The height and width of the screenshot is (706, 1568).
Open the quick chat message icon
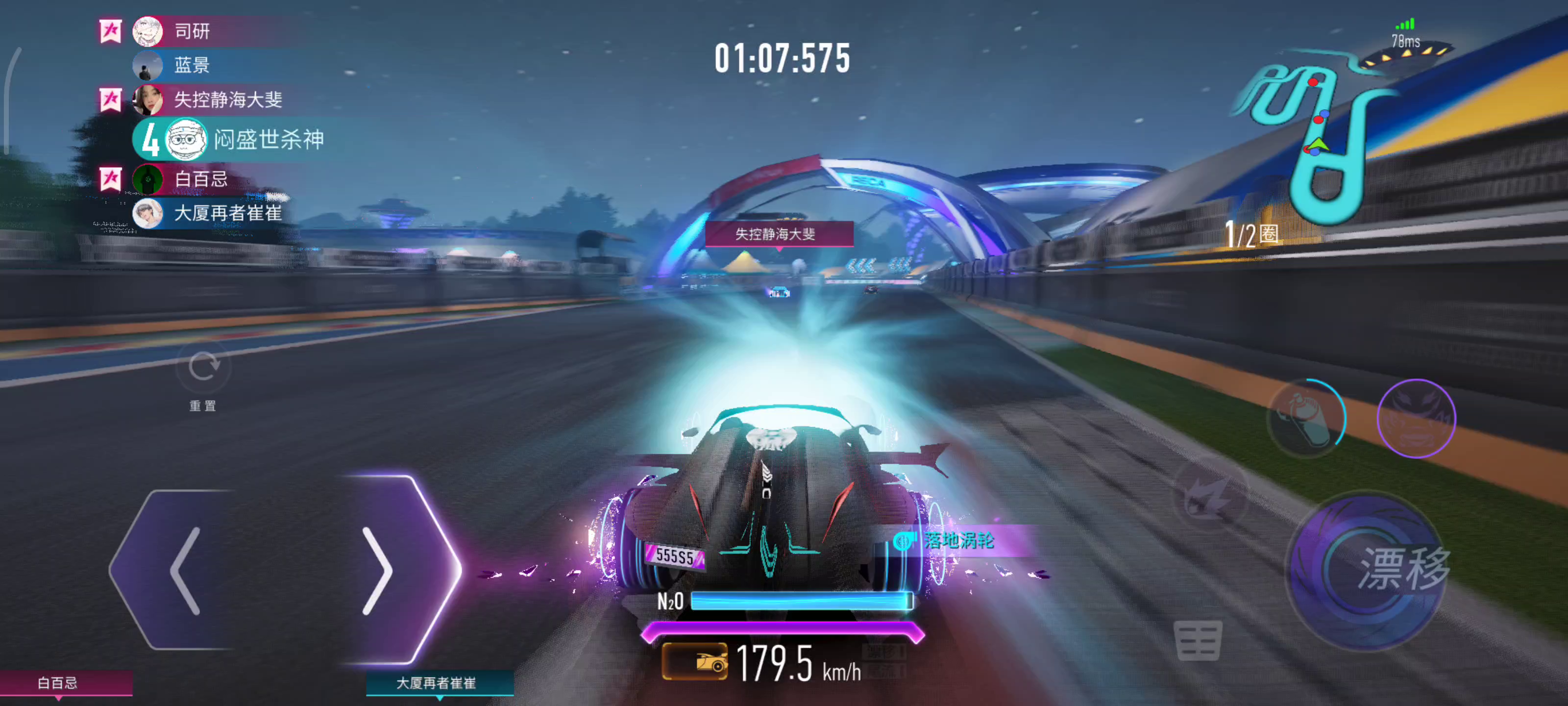tap(1197, 640)
